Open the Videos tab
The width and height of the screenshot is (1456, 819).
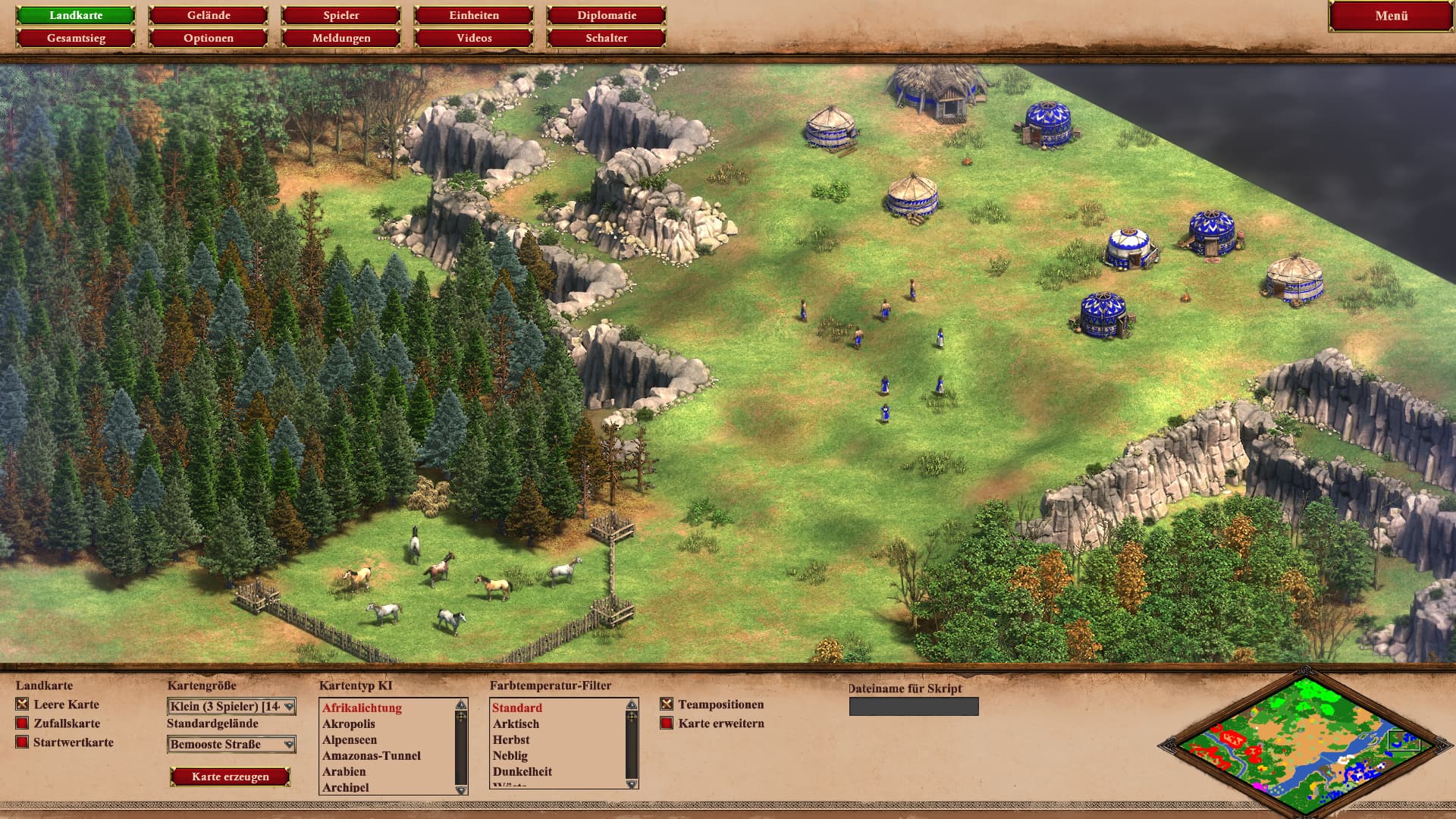click(x=474, y=38)
